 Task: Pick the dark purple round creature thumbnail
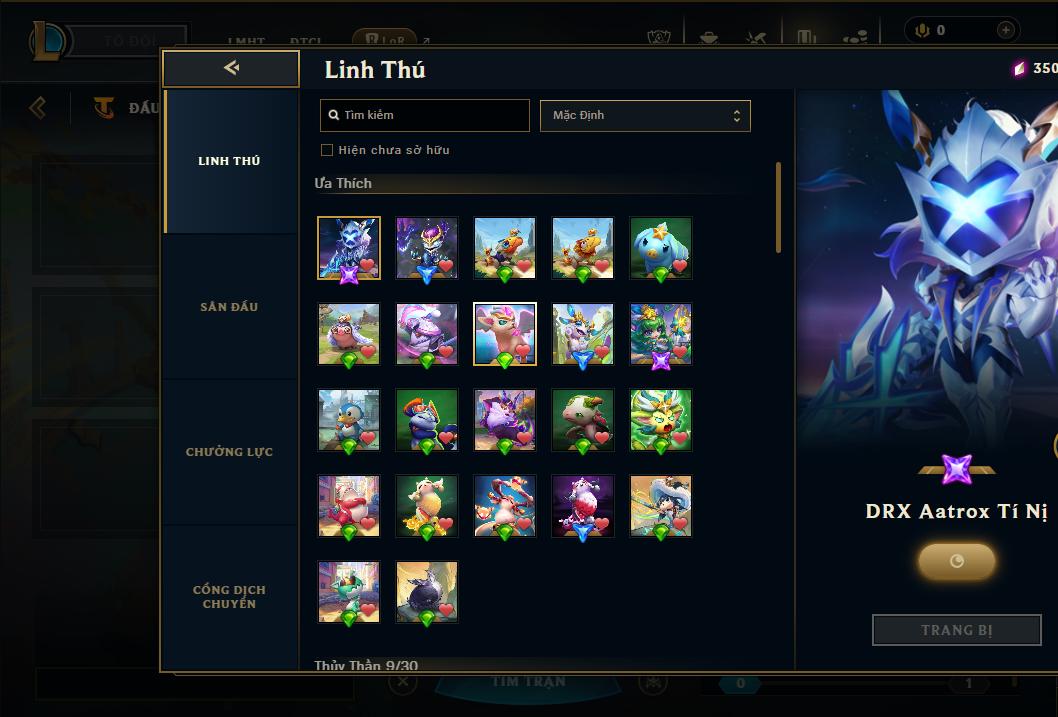(x=427, y=592)
